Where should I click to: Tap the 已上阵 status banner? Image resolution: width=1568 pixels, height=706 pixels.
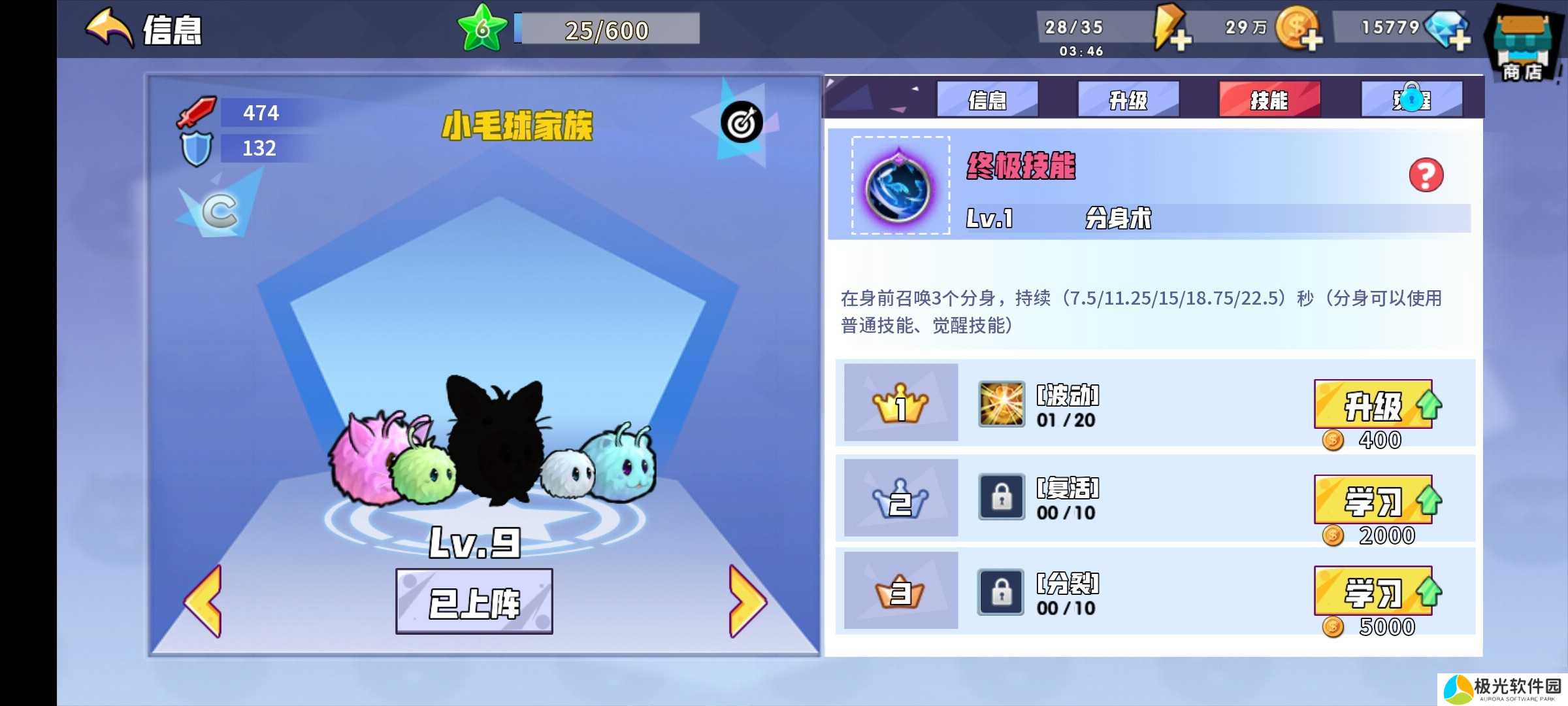[475, 600]
